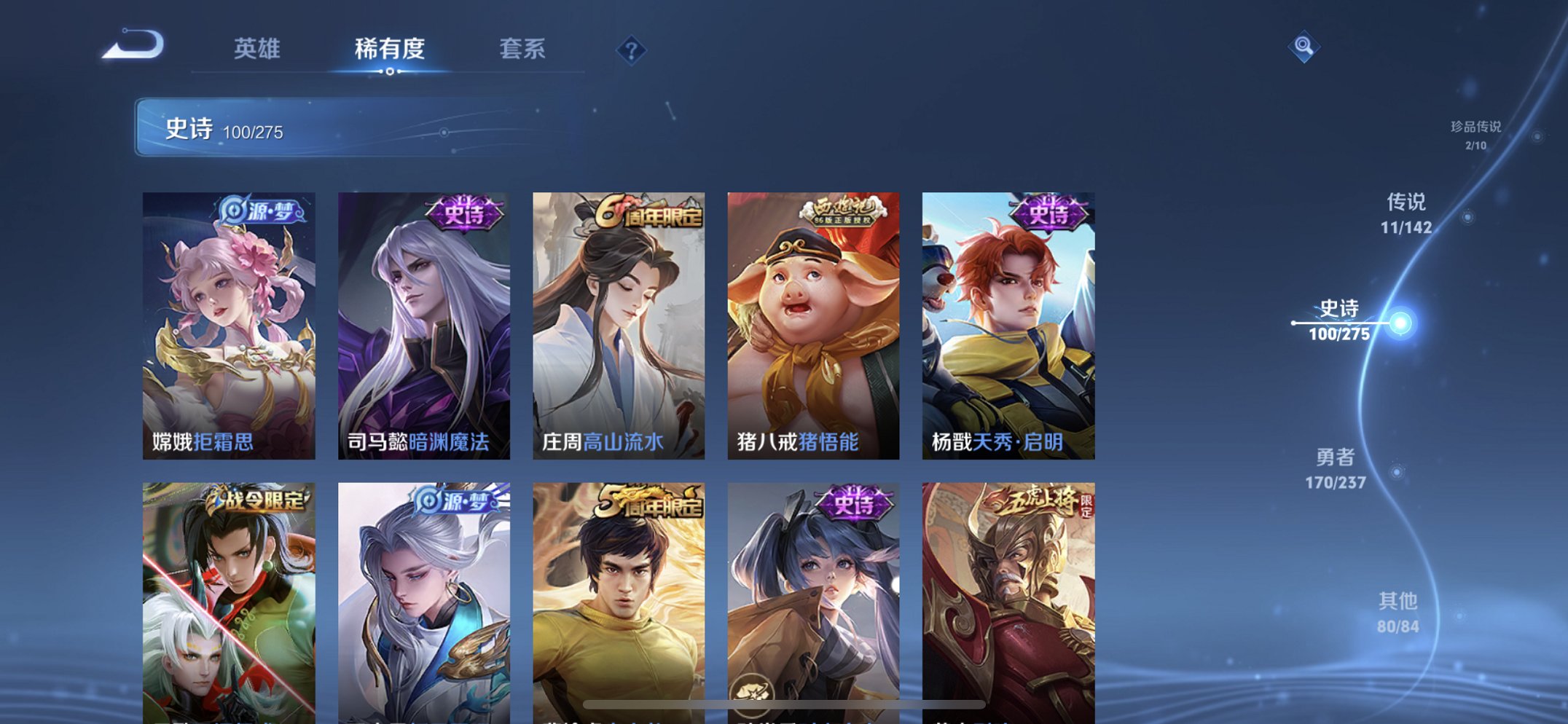Switch to the 英雄 tab
This screenshot has height=724, width=1568.
(259, 48)
